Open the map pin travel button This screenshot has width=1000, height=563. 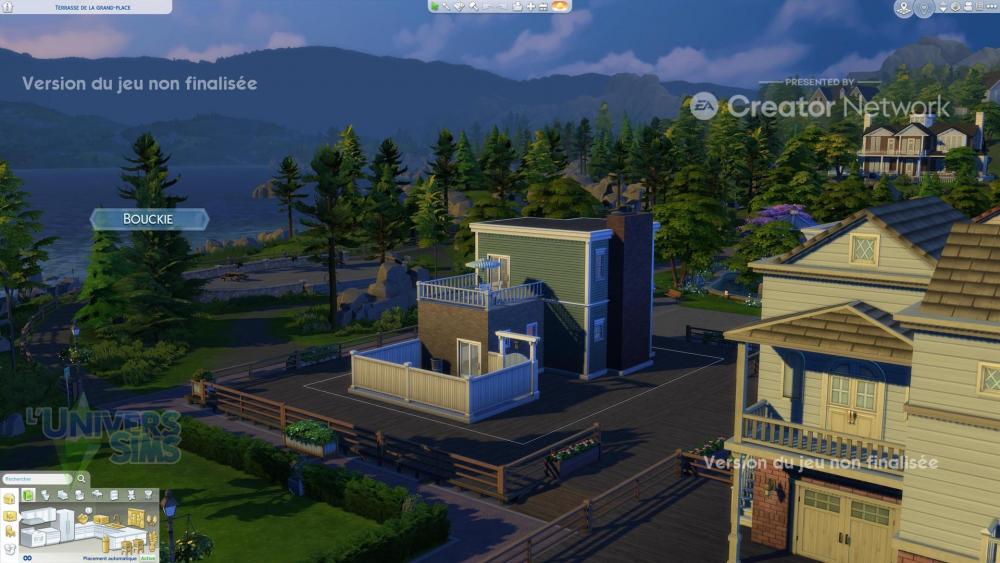pyautogui.click(x=904, y=7)
